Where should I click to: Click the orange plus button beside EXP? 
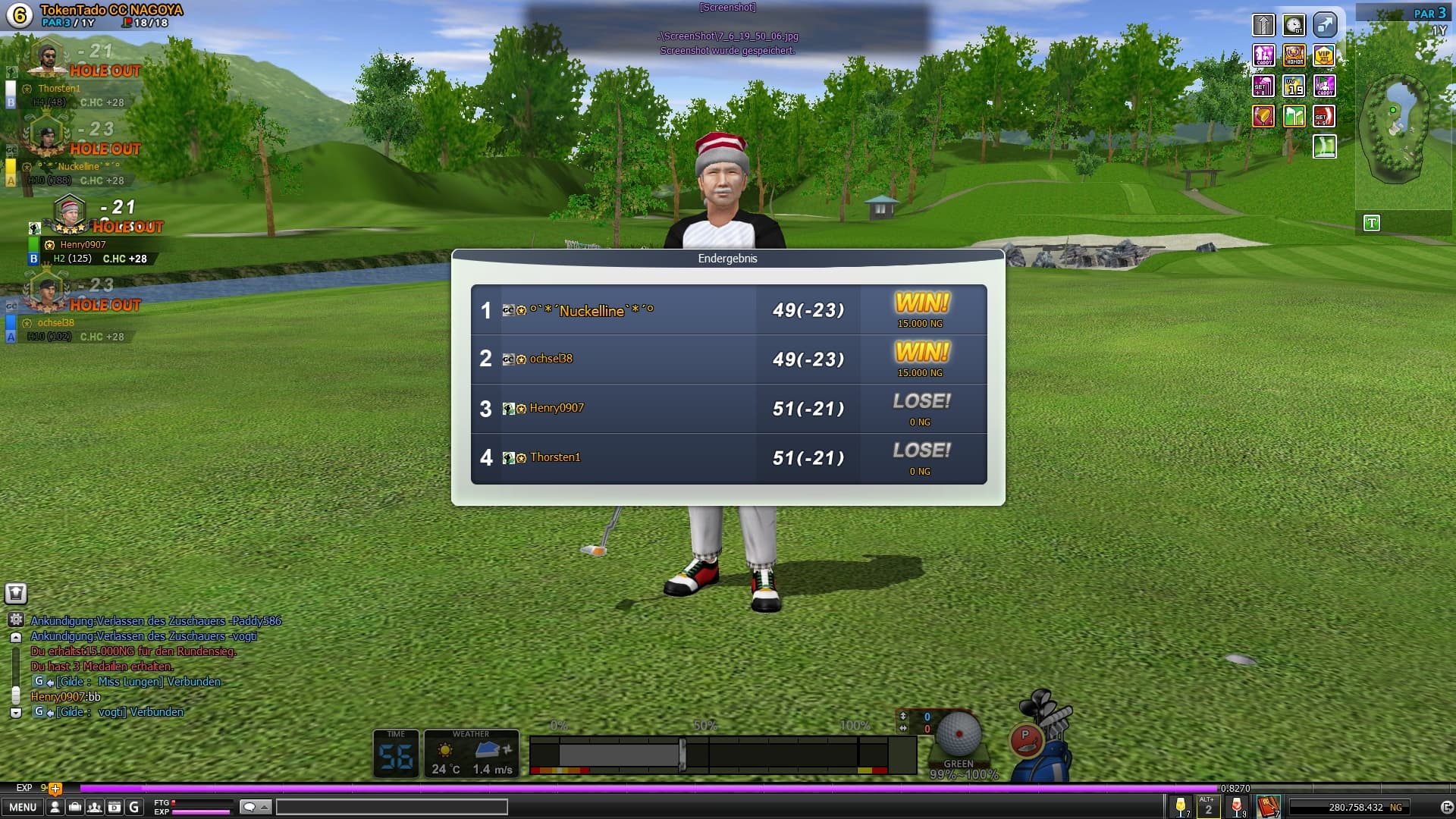pos(55,789)
